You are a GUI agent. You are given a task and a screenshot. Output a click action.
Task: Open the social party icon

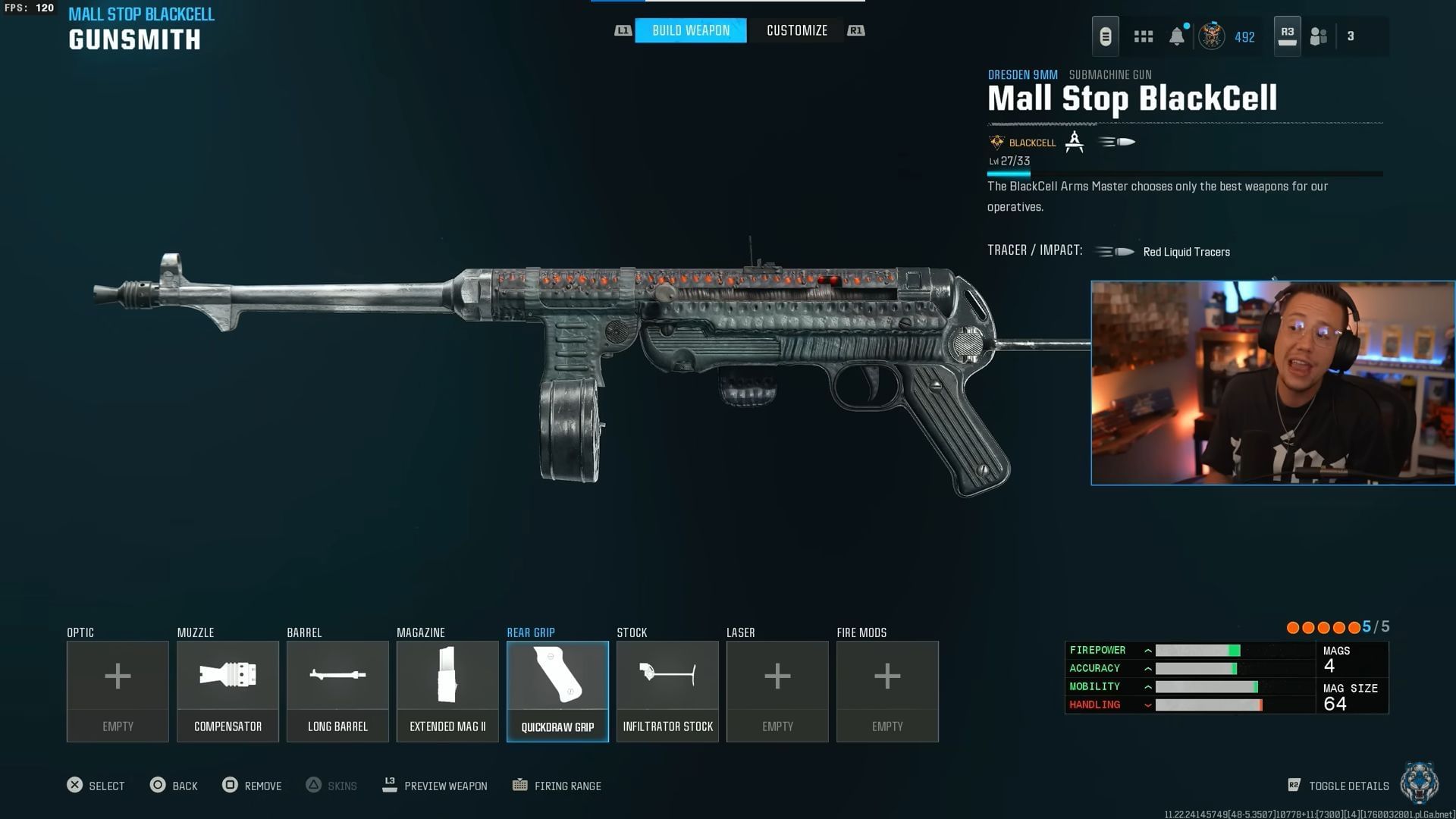[1319, 36]
